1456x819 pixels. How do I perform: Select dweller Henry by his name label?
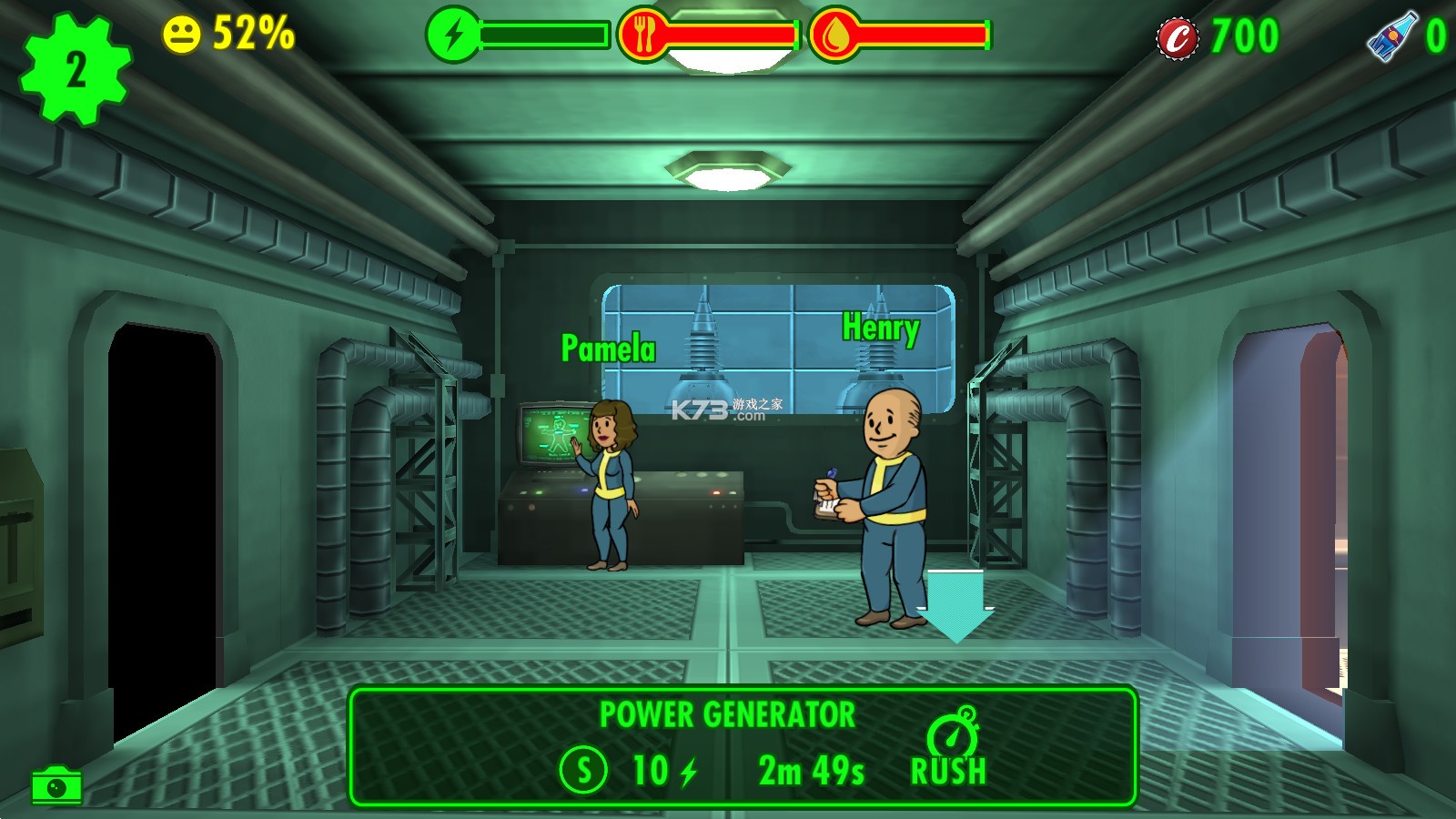(880, 329)
